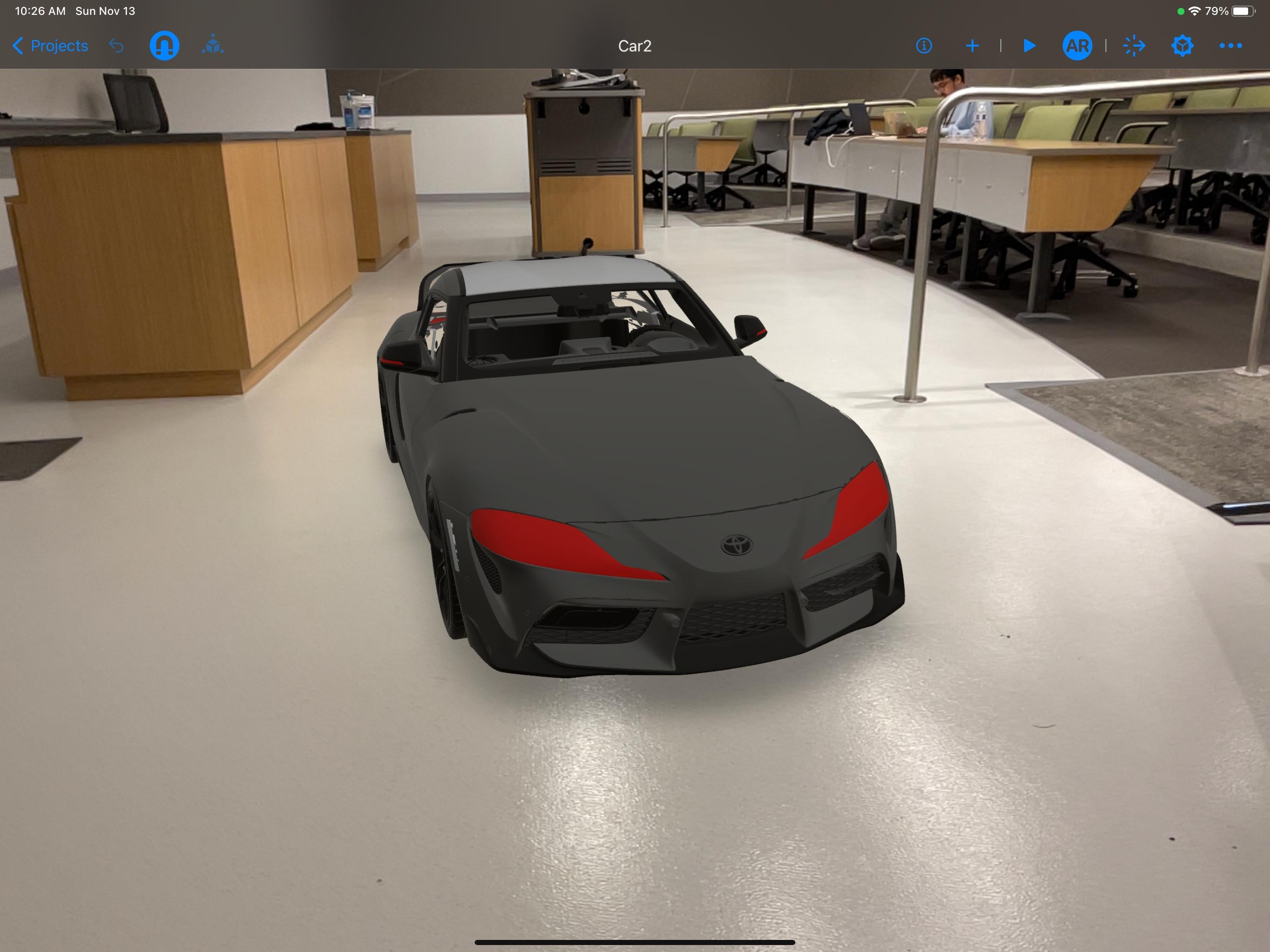The width and height of the screenshot is (1270, 952).
Task: Play the scene preview
Action: coord(1030,46)
